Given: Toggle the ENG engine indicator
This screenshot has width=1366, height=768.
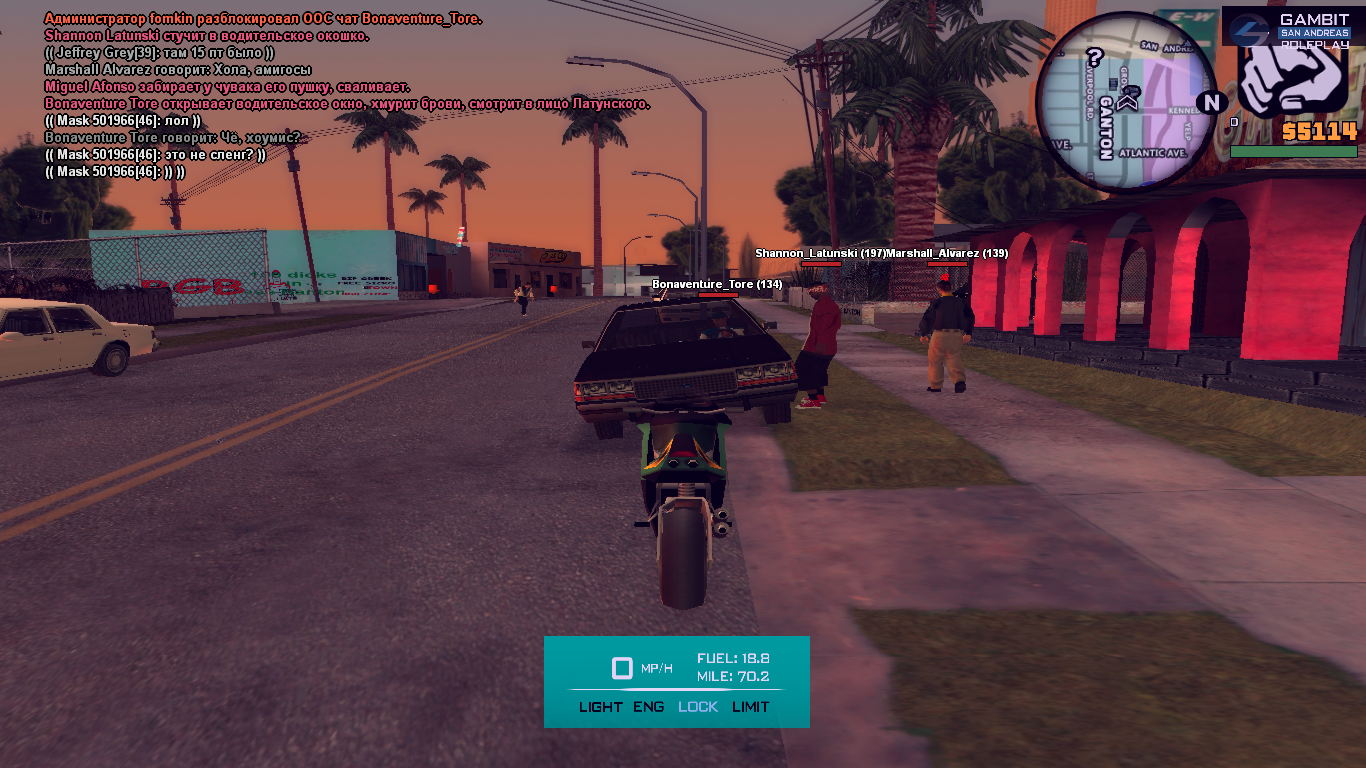Looking at the screenshot, I should pos(648,707).
